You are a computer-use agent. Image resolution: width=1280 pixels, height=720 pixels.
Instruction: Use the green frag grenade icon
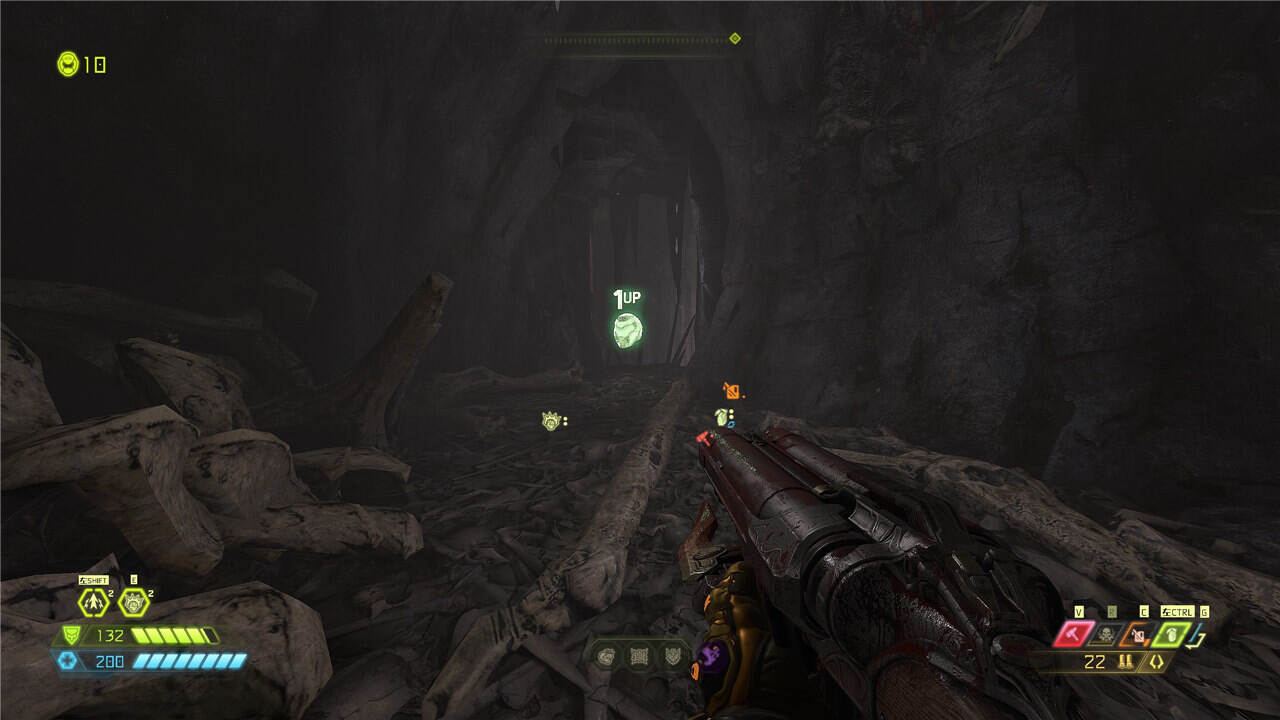click(1171, 633)
